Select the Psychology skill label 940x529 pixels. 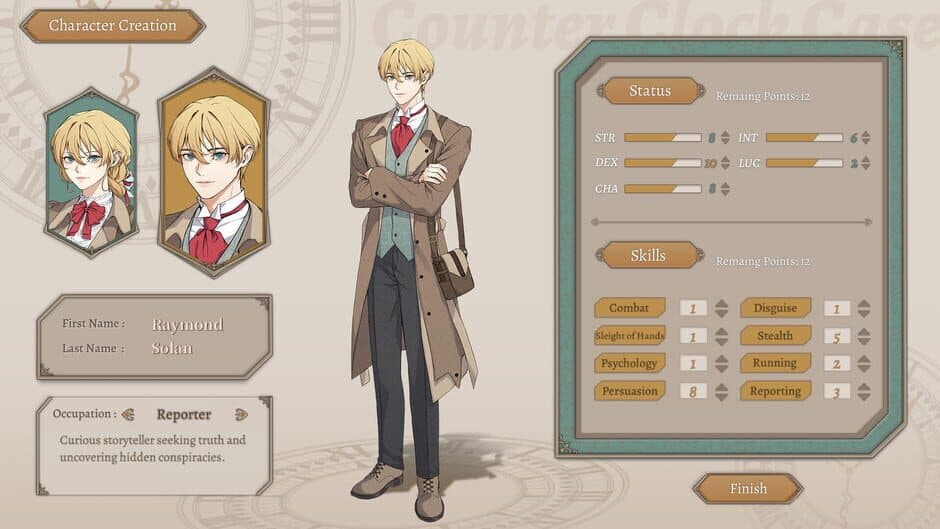(630, 363)
